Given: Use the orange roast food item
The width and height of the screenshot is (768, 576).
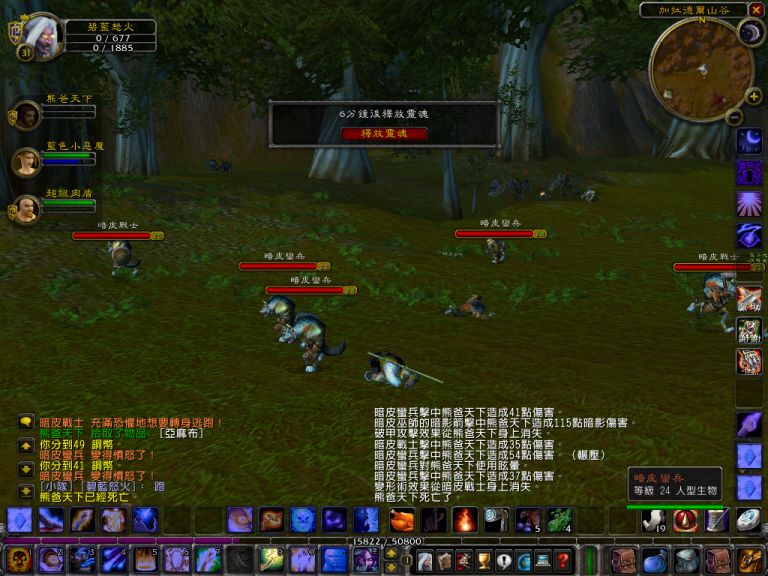Looking at the screenshot, I should tap(401, 520).
